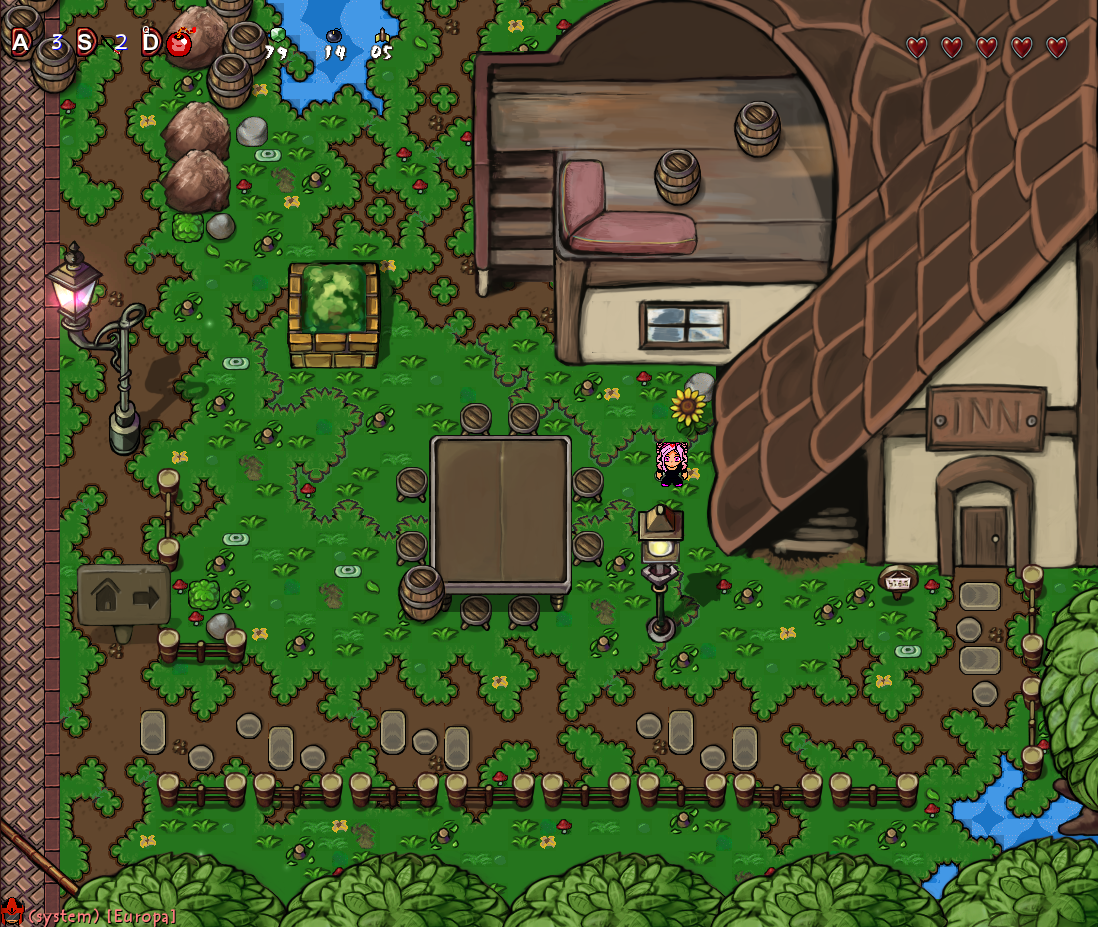Select the A weapon slot
The width and height of the screenshot is (1098, 927).
point(21,42)
